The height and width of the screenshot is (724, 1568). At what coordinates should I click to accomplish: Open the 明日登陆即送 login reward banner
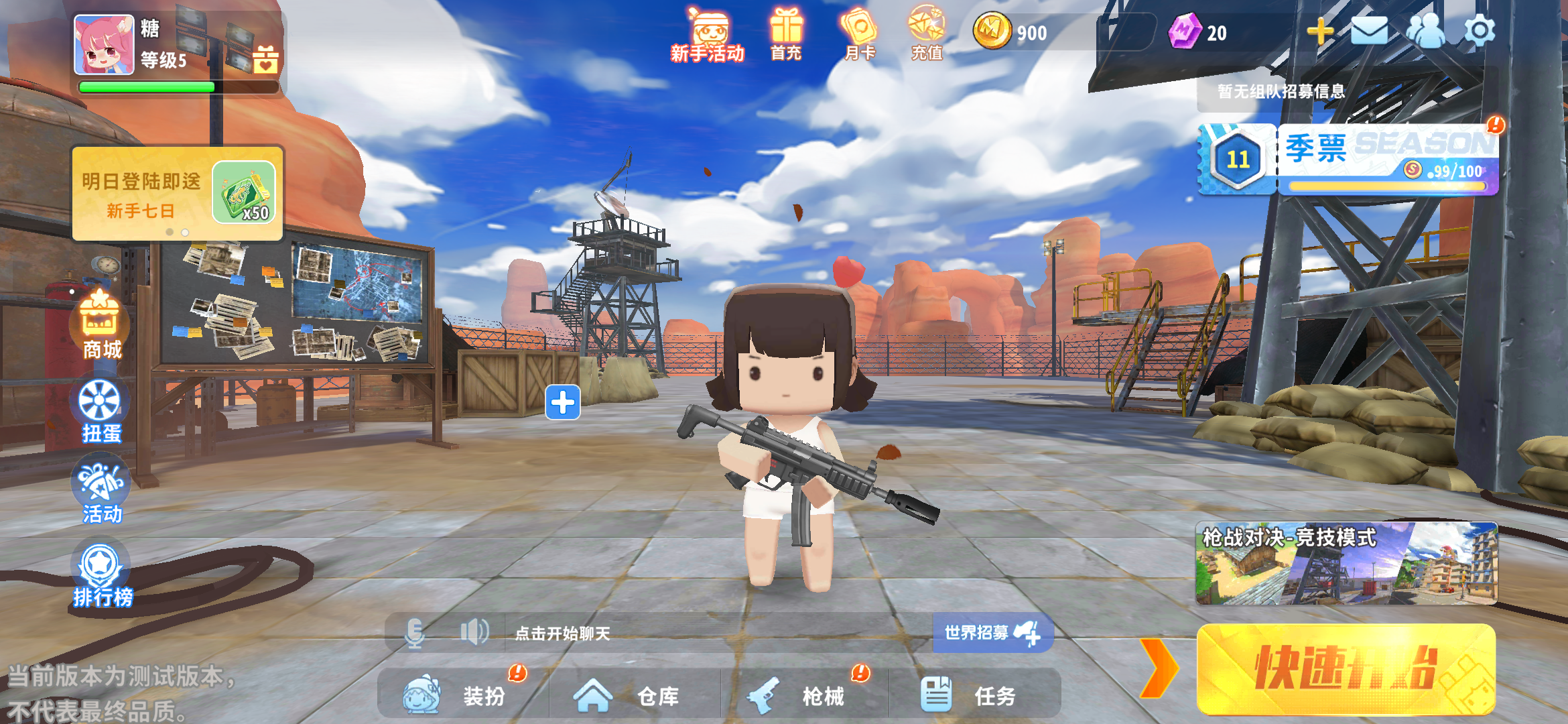pos(178,194)
